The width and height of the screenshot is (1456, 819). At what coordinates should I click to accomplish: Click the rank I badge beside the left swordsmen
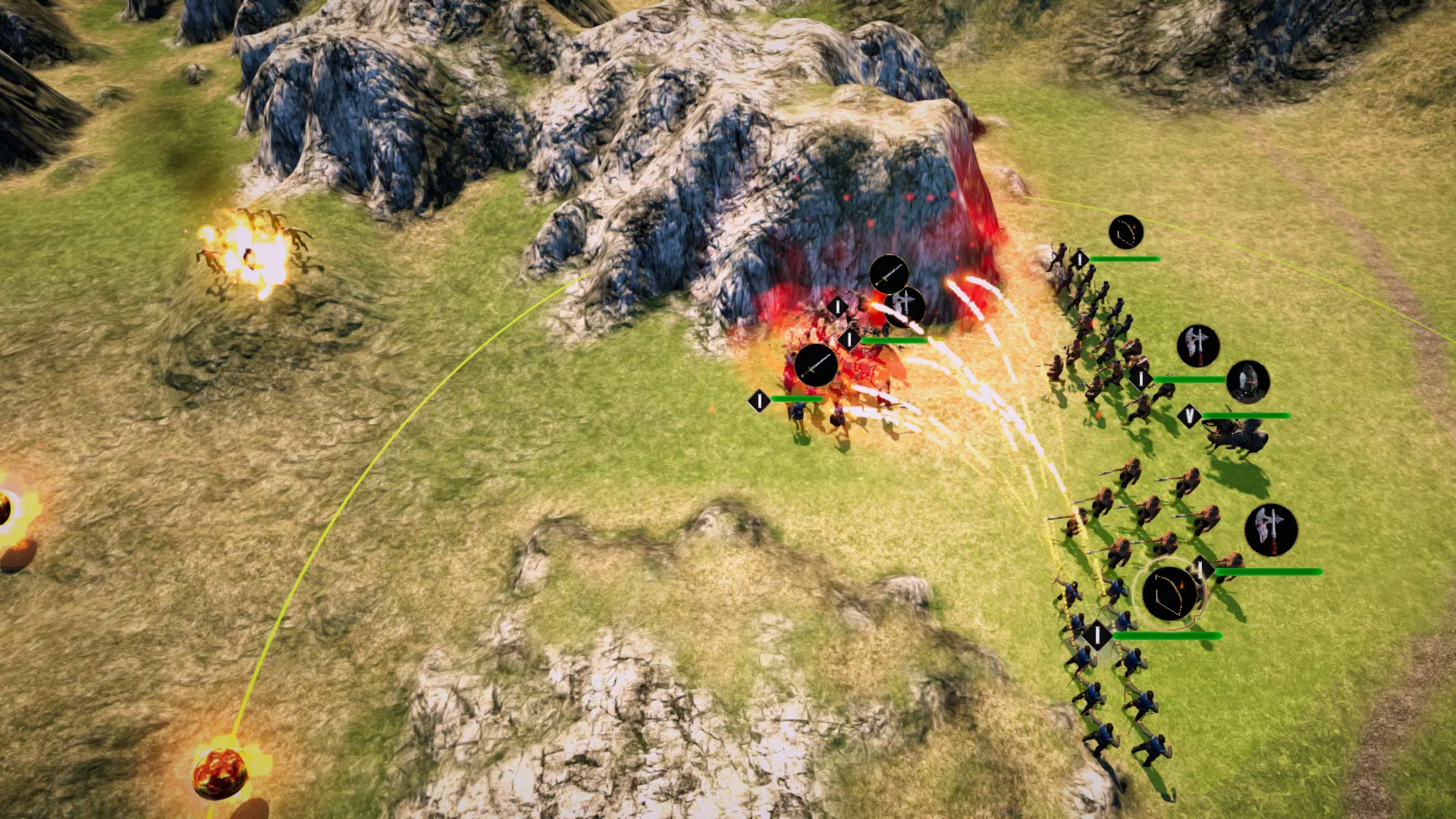coord(758,400)
